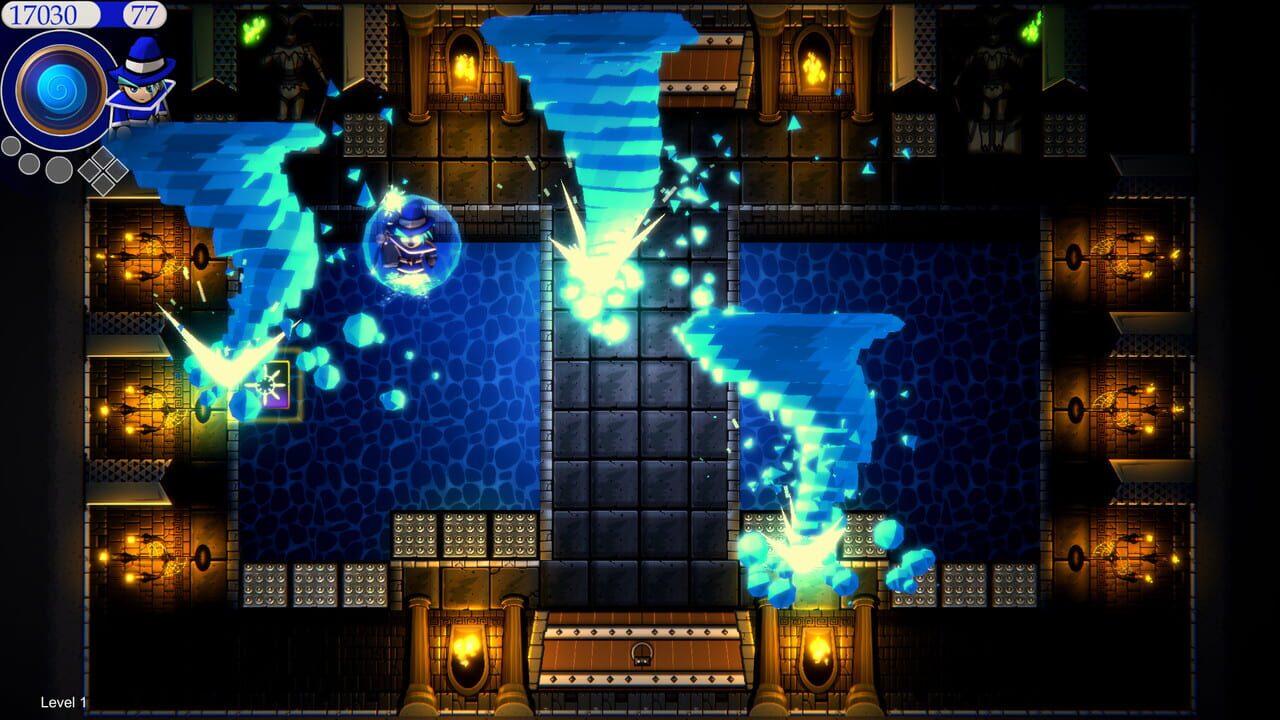
Task: Click the diamond ability cluster icon
Action: click(x=103, y=171)
